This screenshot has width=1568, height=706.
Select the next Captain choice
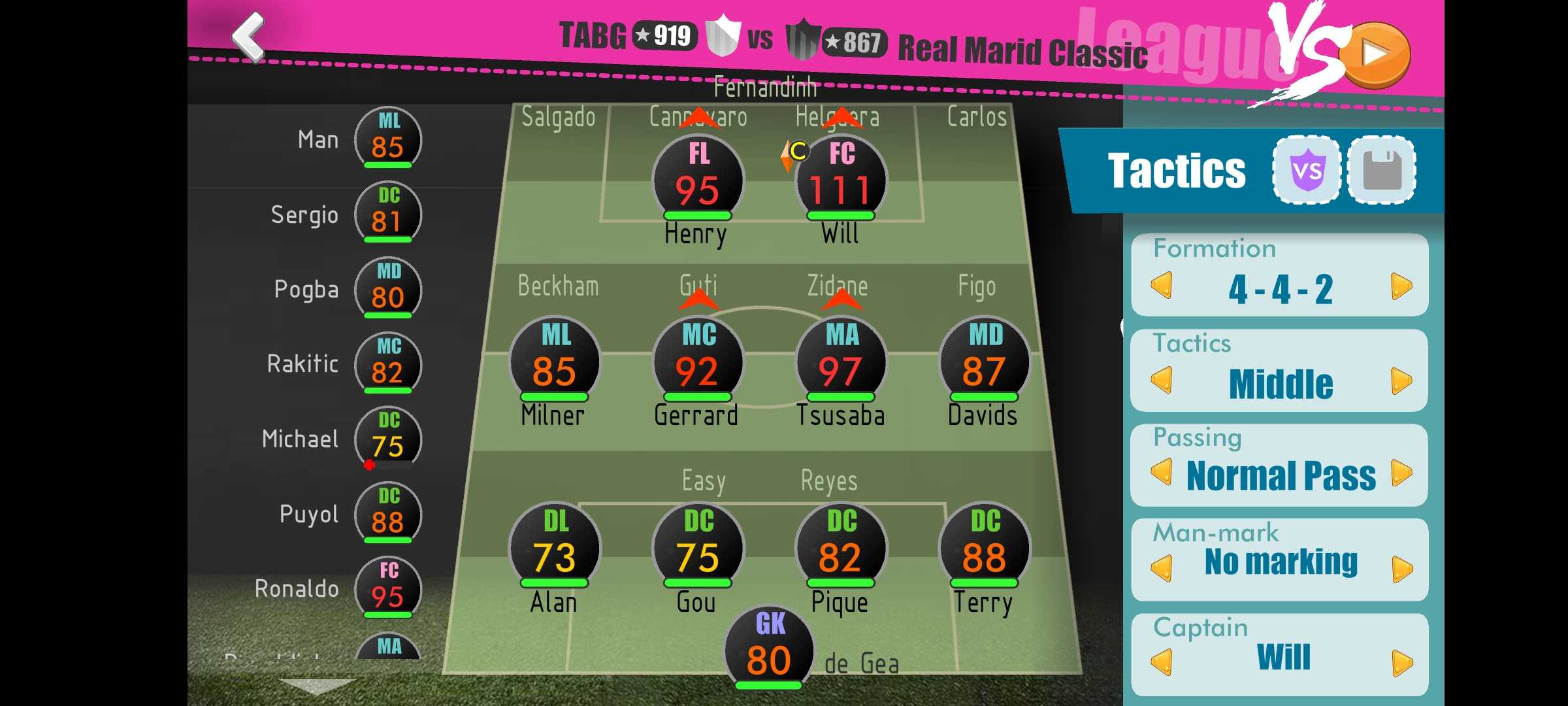[1401, 663]
